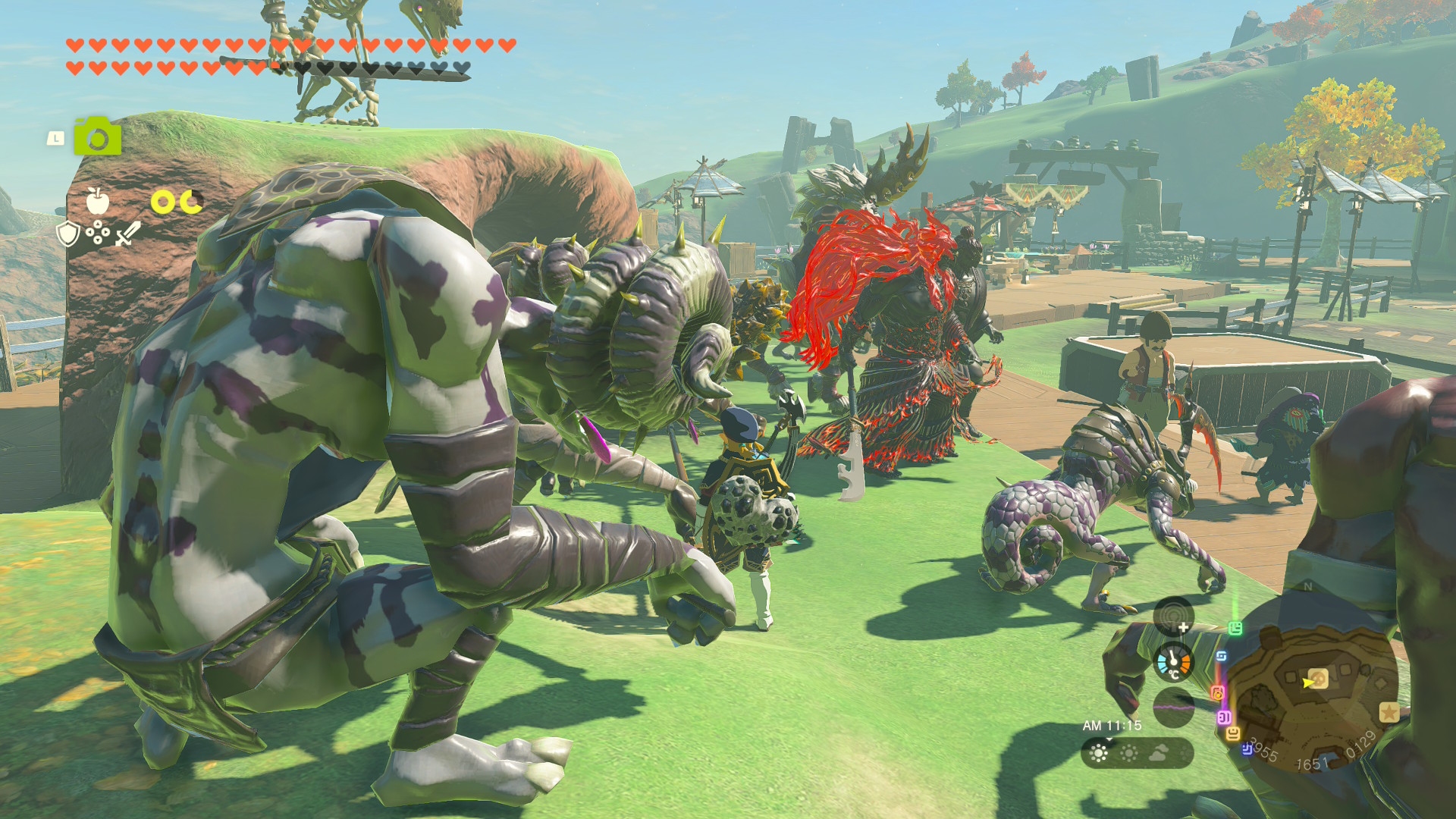Screen dimensions: 1456x819
Task: Click the noise level meter circle
Action: coord(1173,706)
